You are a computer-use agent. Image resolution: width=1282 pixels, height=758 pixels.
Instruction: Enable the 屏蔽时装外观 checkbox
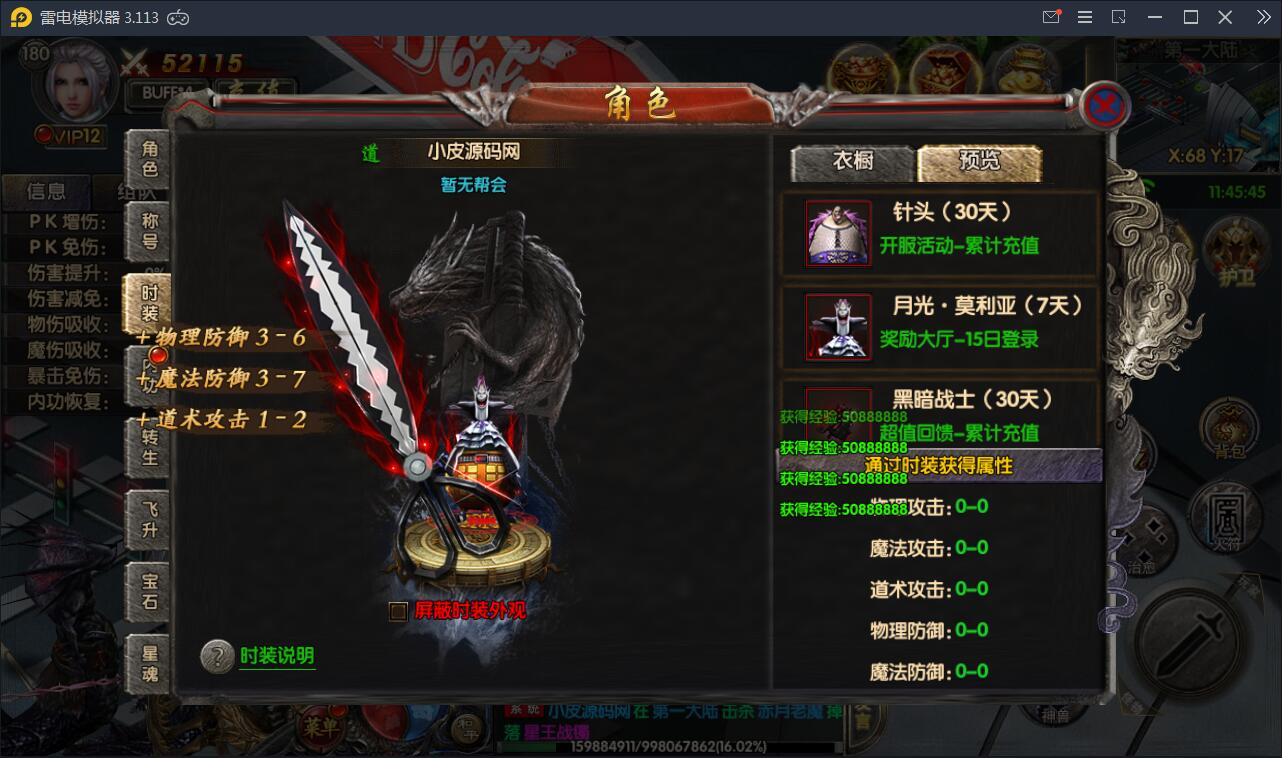pos(396,609)
